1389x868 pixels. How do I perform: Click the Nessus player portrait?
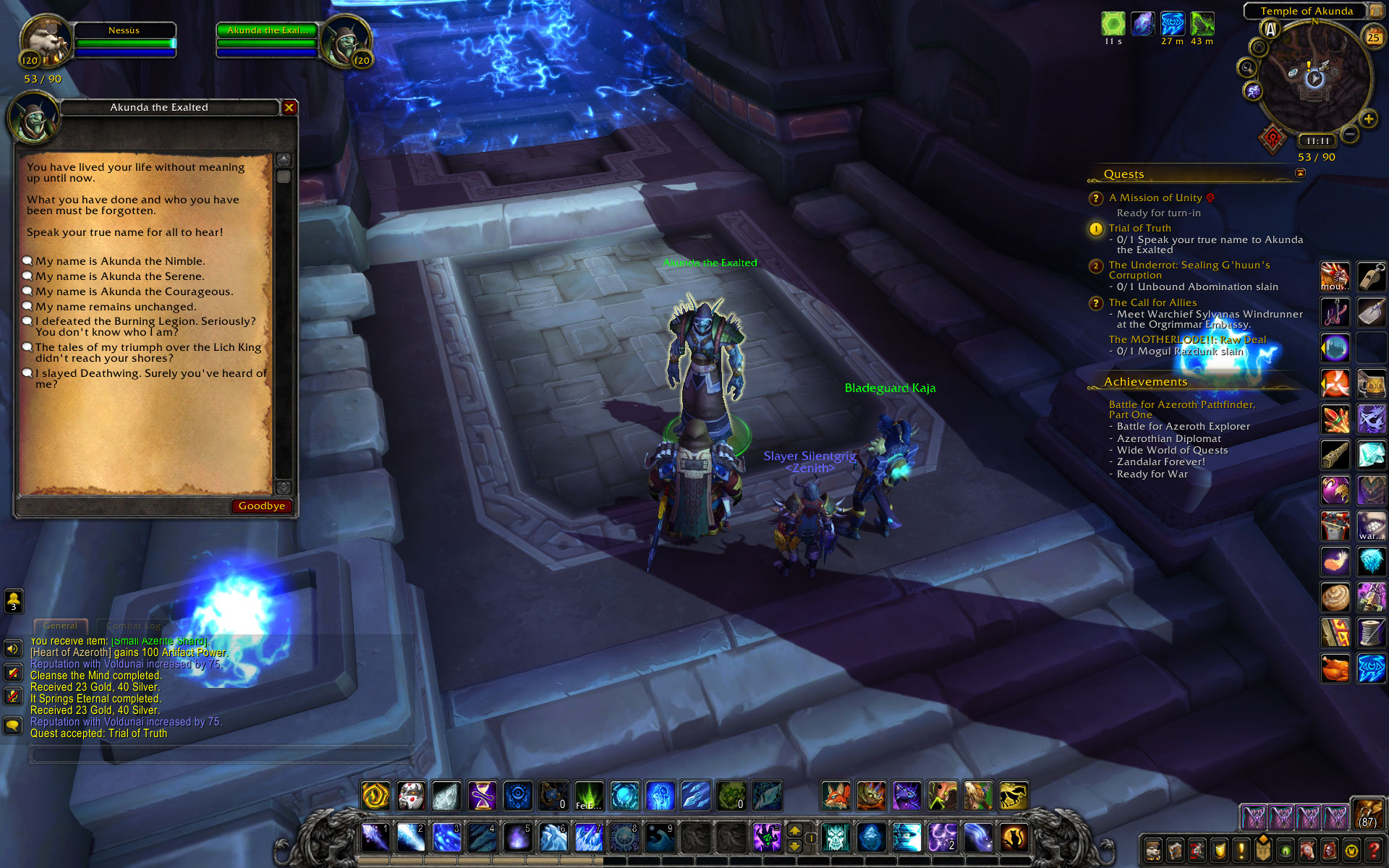point(45,42)
